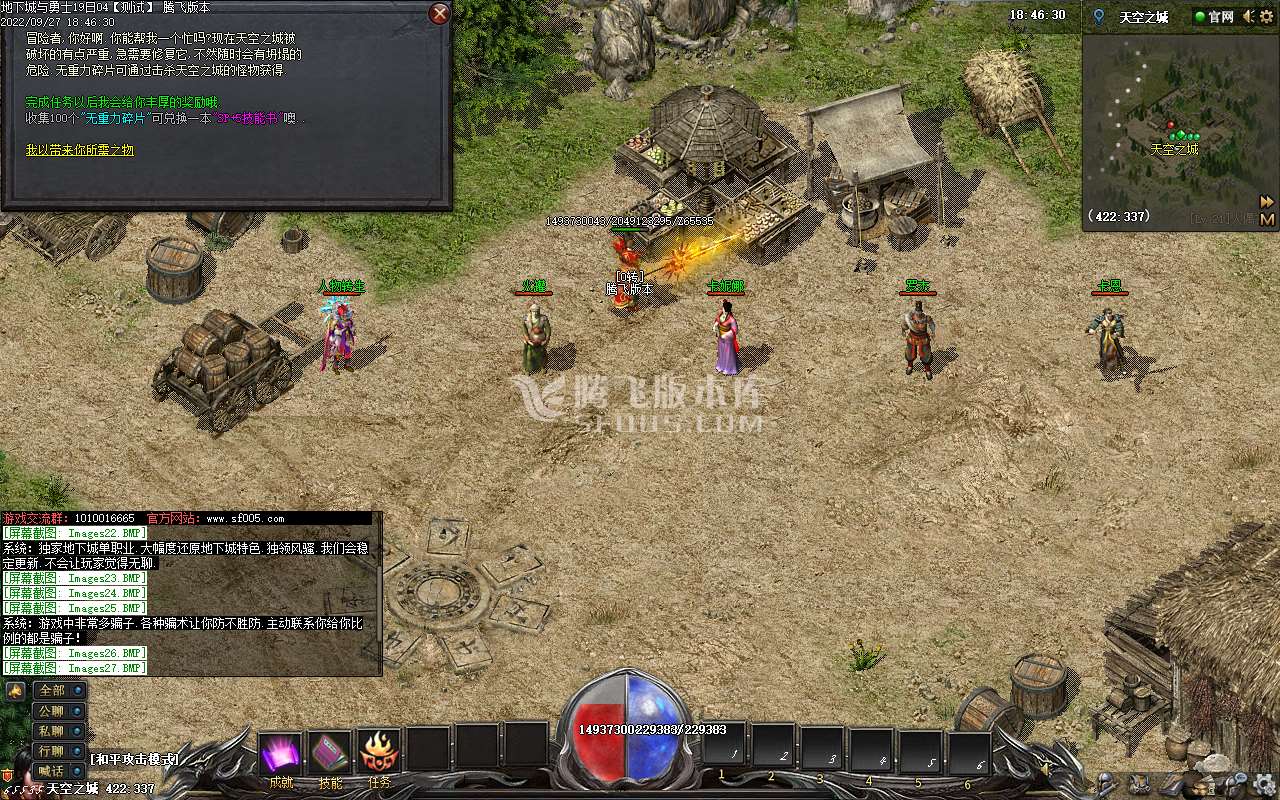Open the 成就 achievements icon
1280x800 pixels.
pyautogui.click(x=280, y=753)
